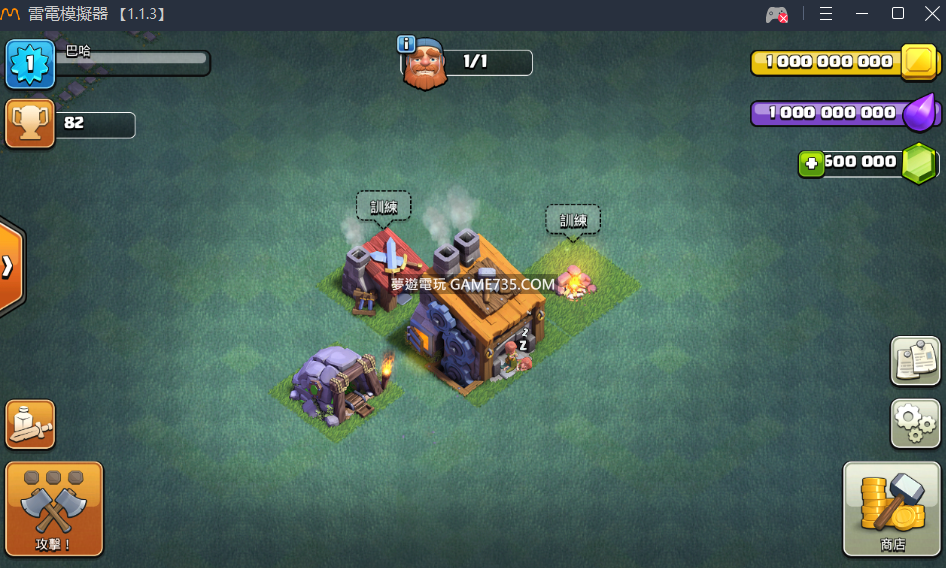Open the player level 1 badge
Screen dimensions: 946x568
(x=30, y=64)
